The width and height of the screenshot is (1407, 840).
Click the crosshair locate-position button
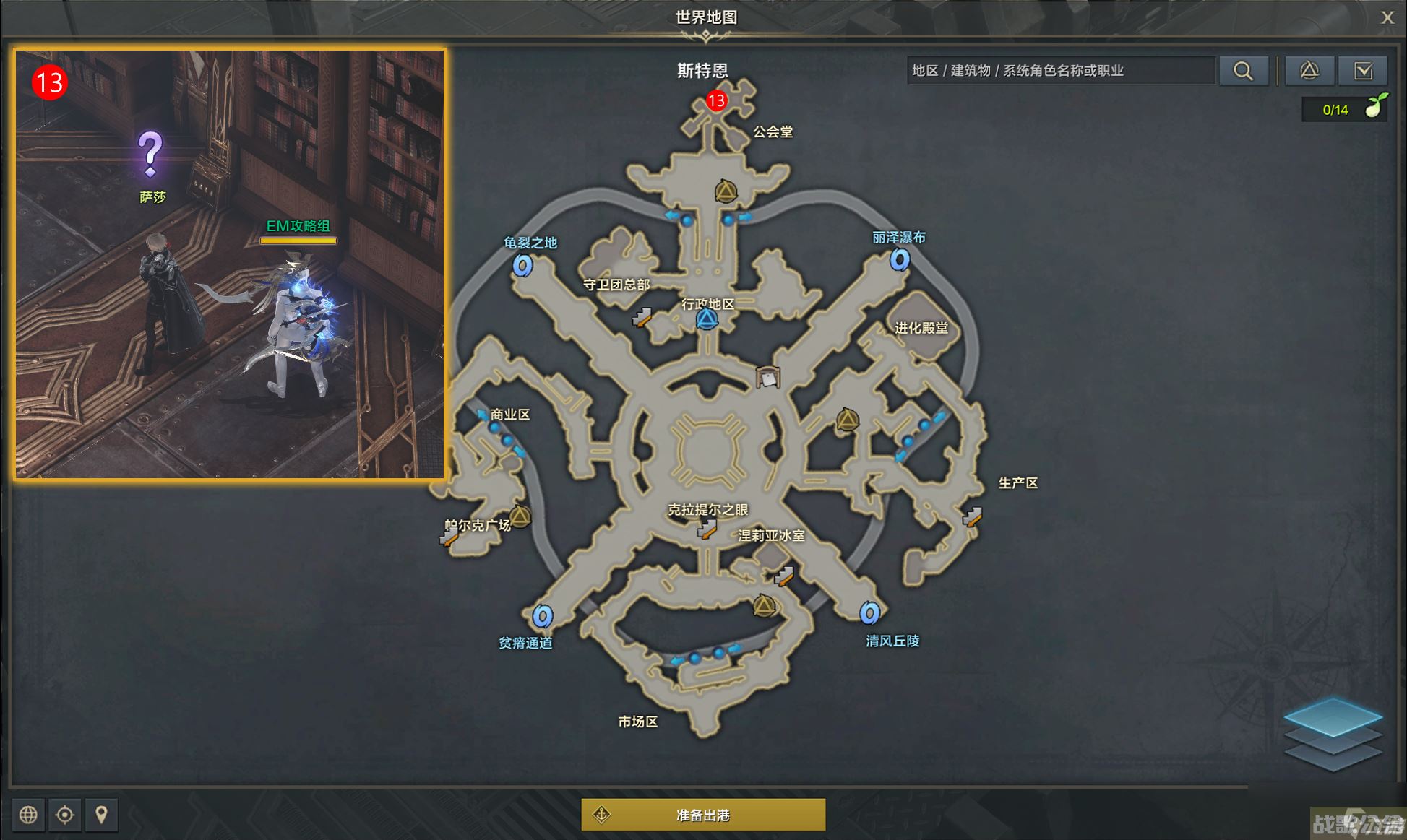click(x=65, y=815)
